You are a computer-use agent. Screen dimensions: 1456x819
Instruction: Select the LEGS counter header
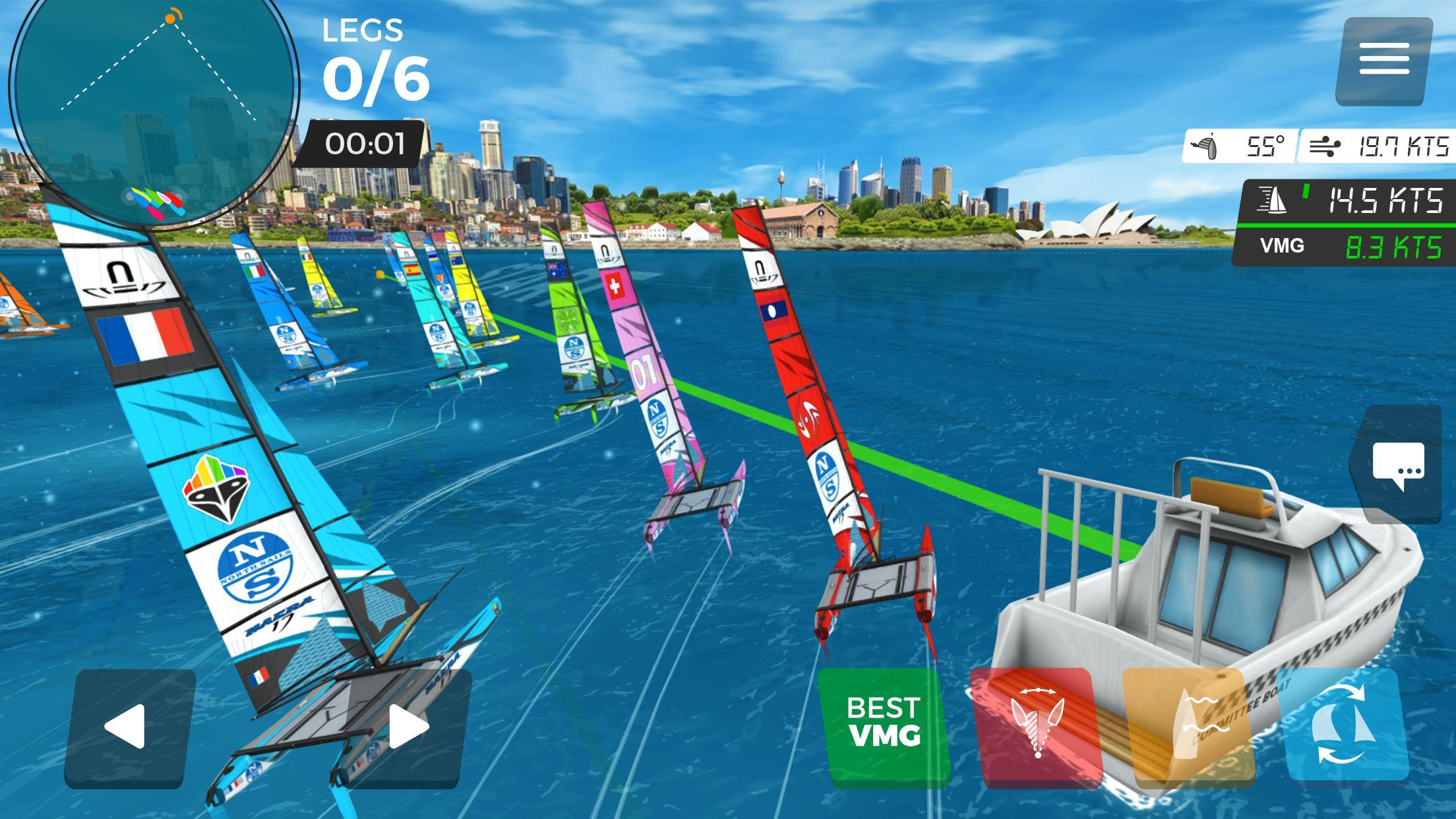(x=362, y=30)
